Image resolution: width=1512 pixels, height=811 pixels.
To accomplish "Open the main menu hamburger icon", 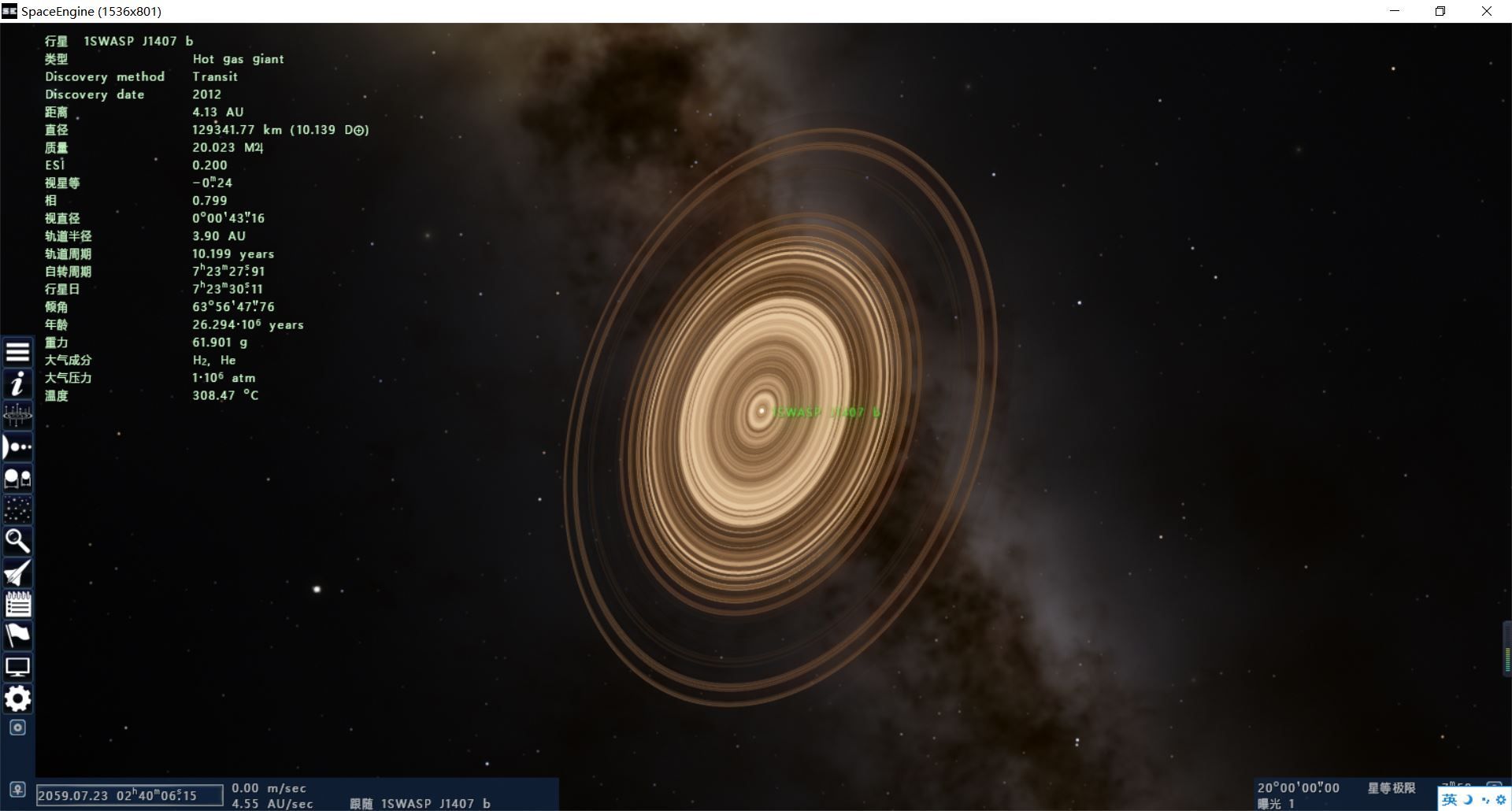I will point(17,352).
